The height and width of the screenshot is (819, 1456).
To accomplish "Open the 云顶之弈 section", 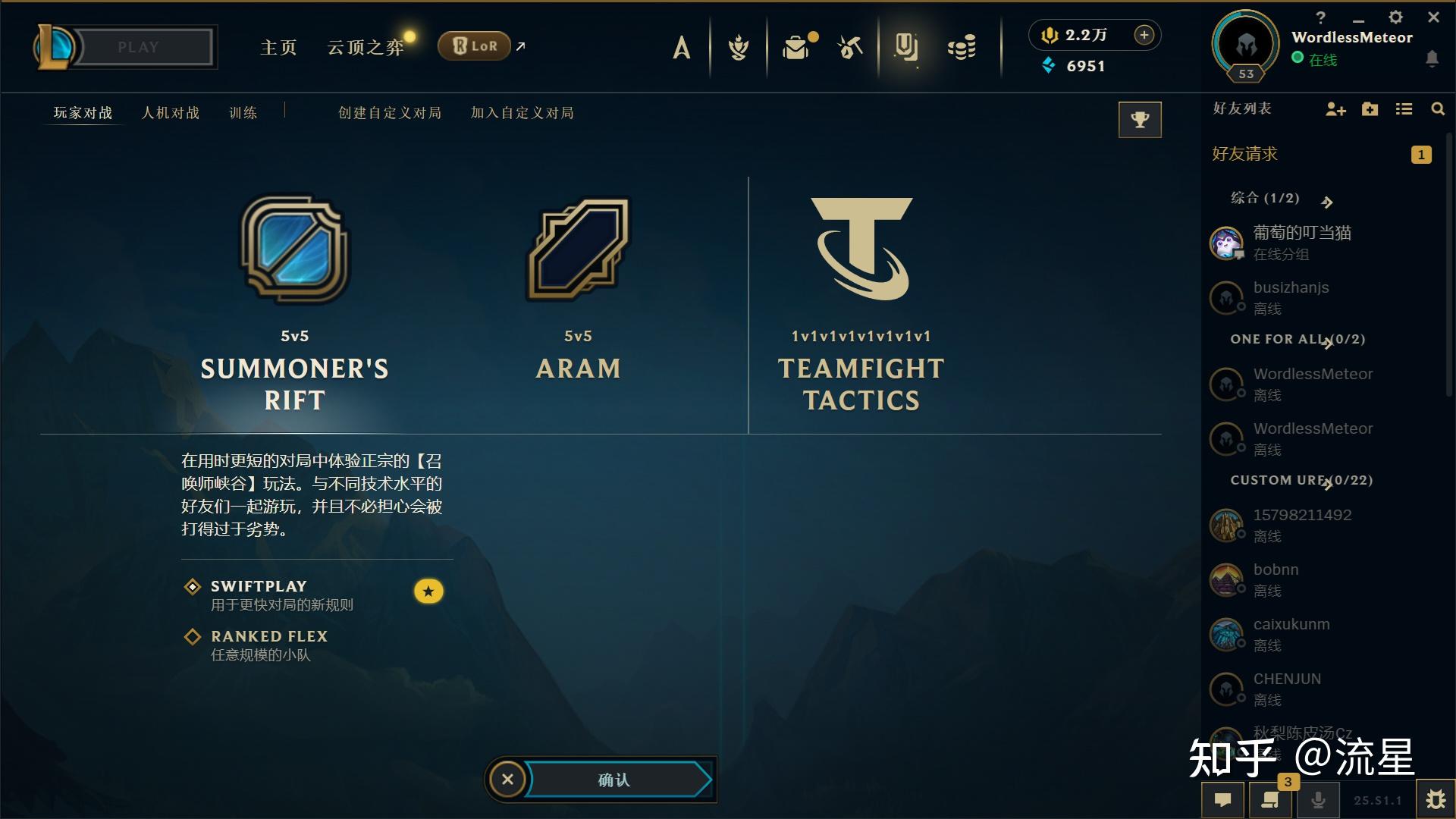I will [x=366, y=48].
